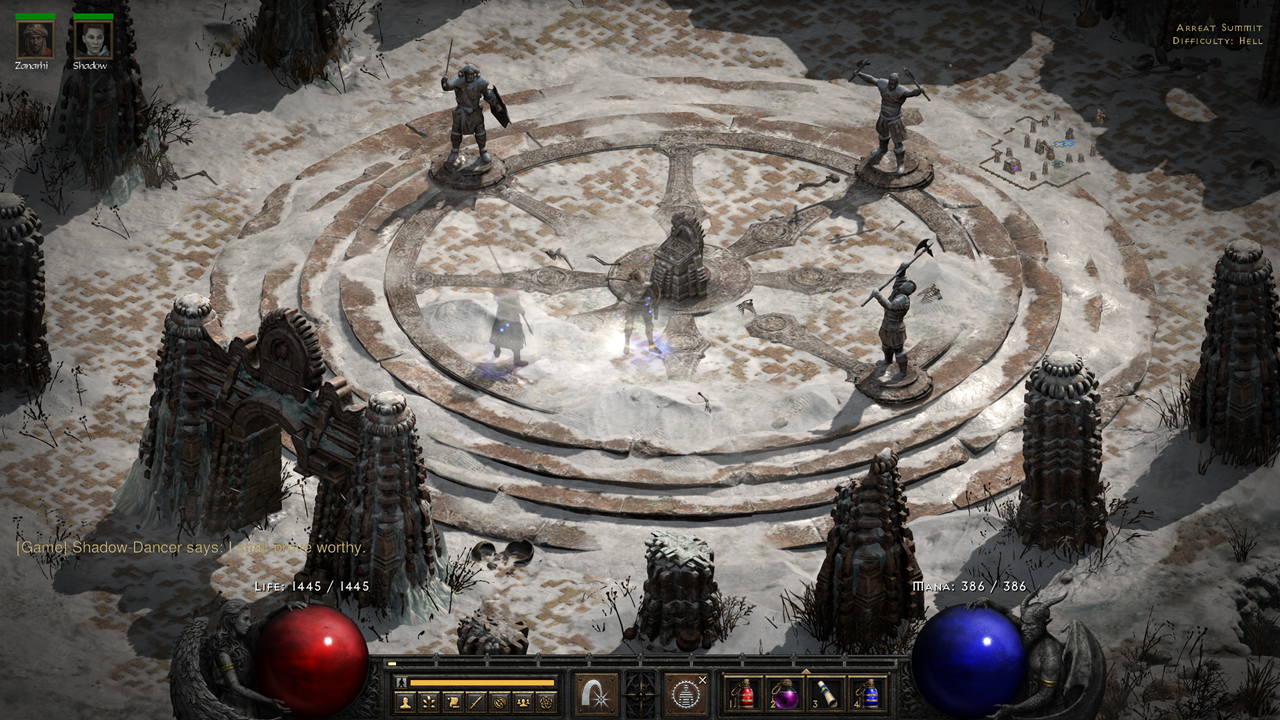Open the Character screen (person icon)

click(x=405, y=700)
